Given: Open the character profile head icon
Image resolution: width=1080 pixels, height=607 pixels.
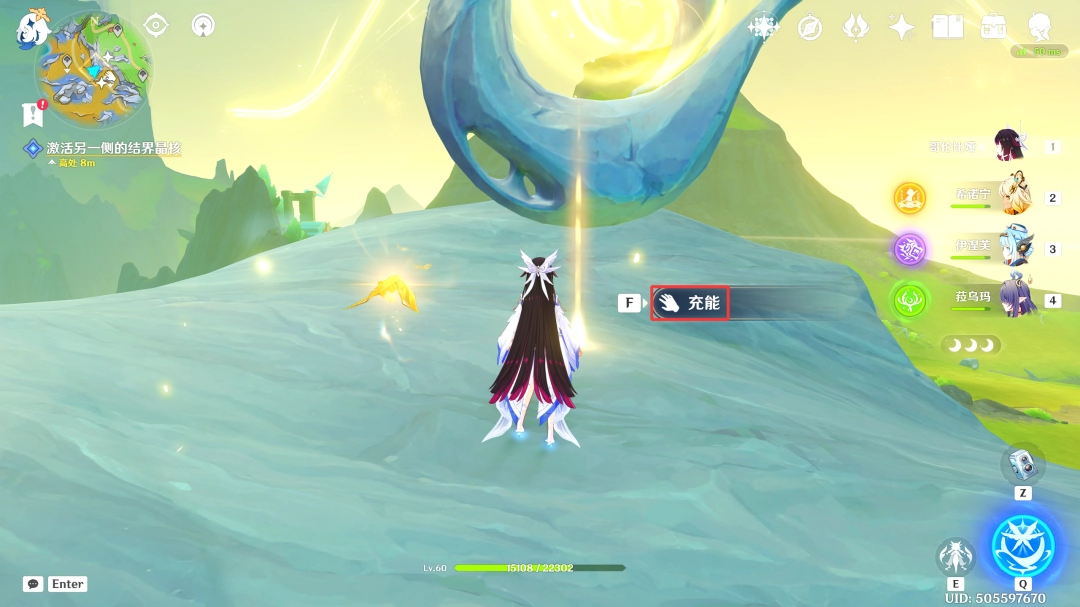Looking at the screenshot, I should tap(1038, 27).
